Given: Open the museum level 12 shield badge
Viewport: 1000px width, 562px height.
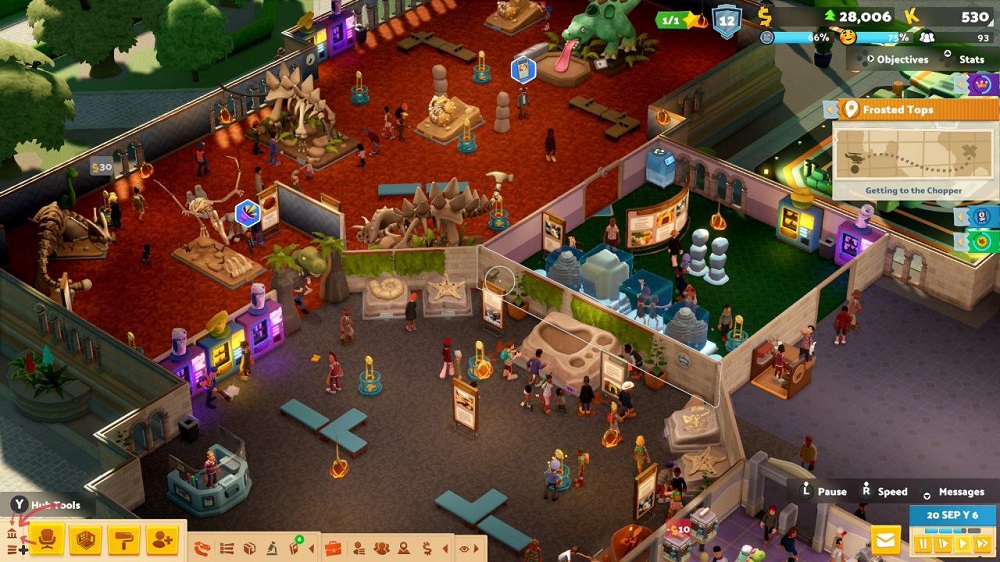Looking at the screenshot, I should pyautogui.click(x=726, y=20).
